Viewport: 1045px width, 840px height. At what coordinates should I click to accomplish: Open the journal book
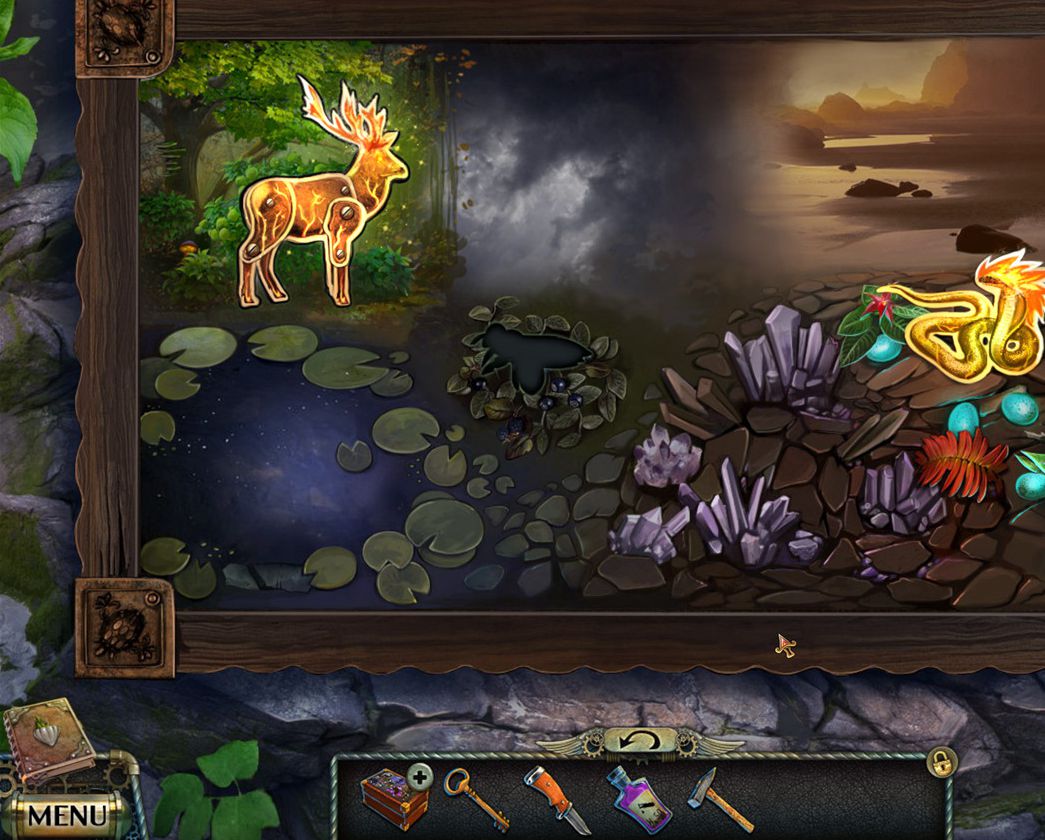(x=47, y=740)
